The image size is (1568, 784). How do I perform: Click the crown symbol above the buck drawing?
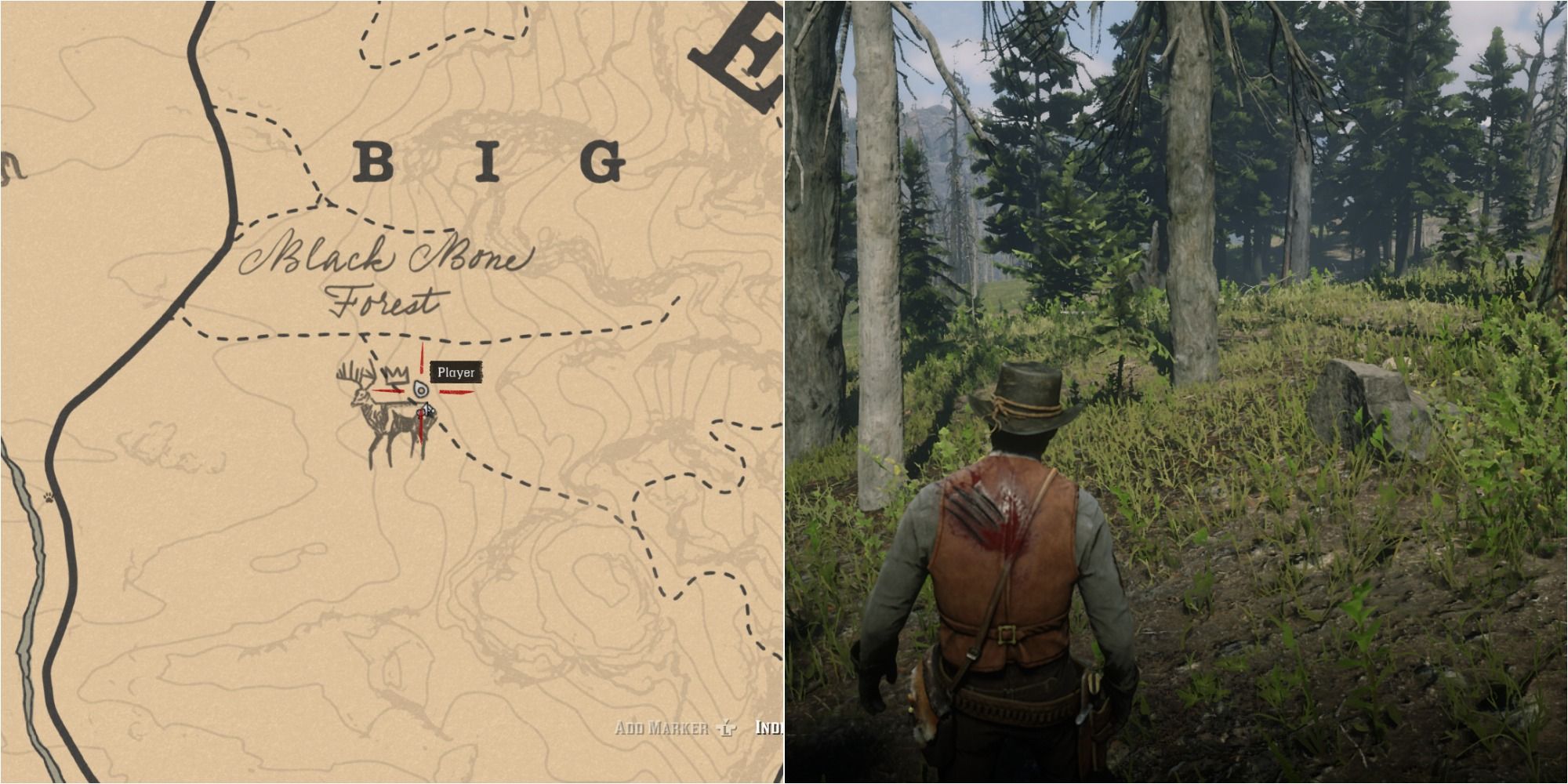tap(396, 373)
